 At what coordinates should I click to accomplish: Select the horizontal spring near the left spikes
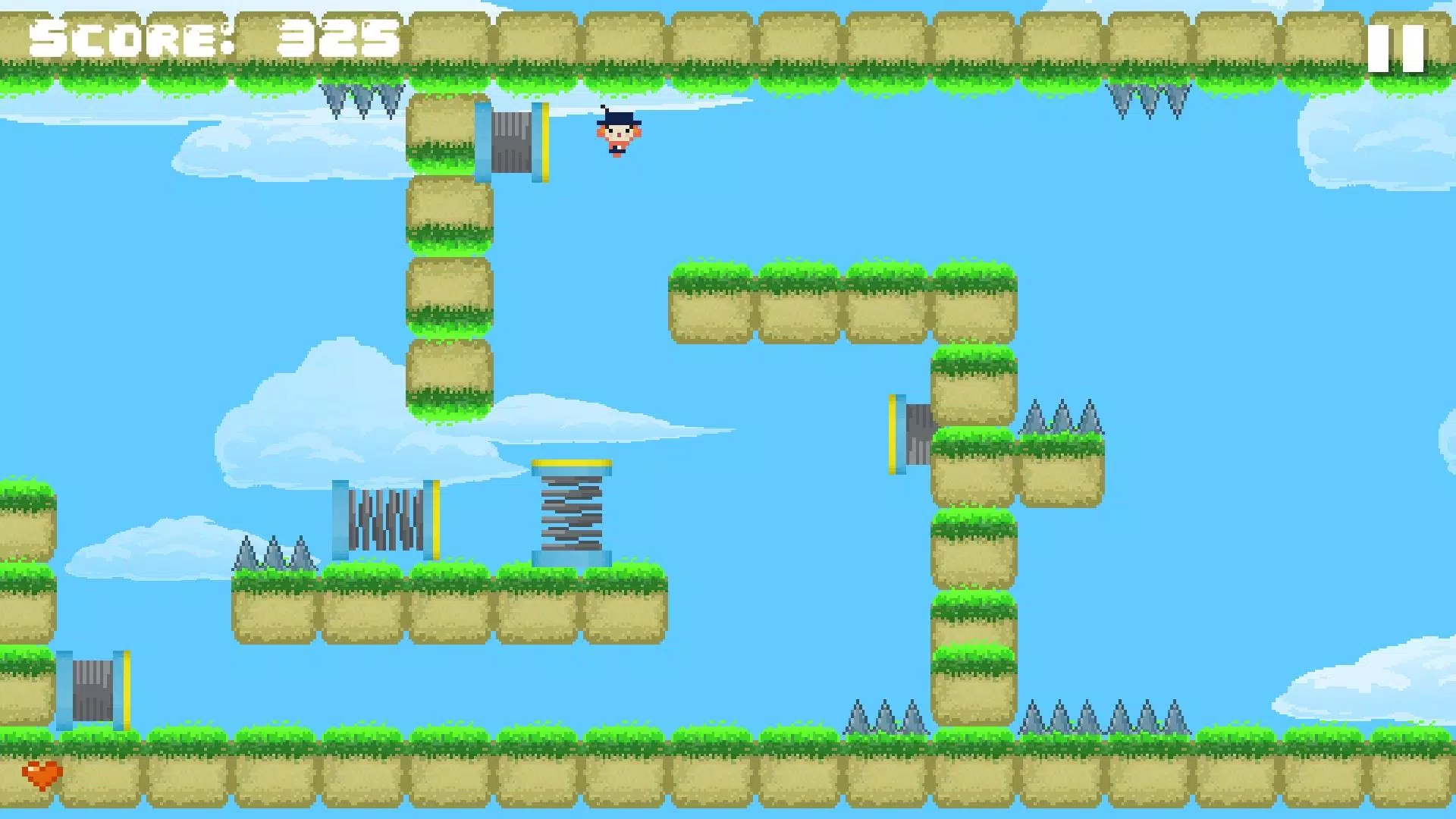coord(383,519)
